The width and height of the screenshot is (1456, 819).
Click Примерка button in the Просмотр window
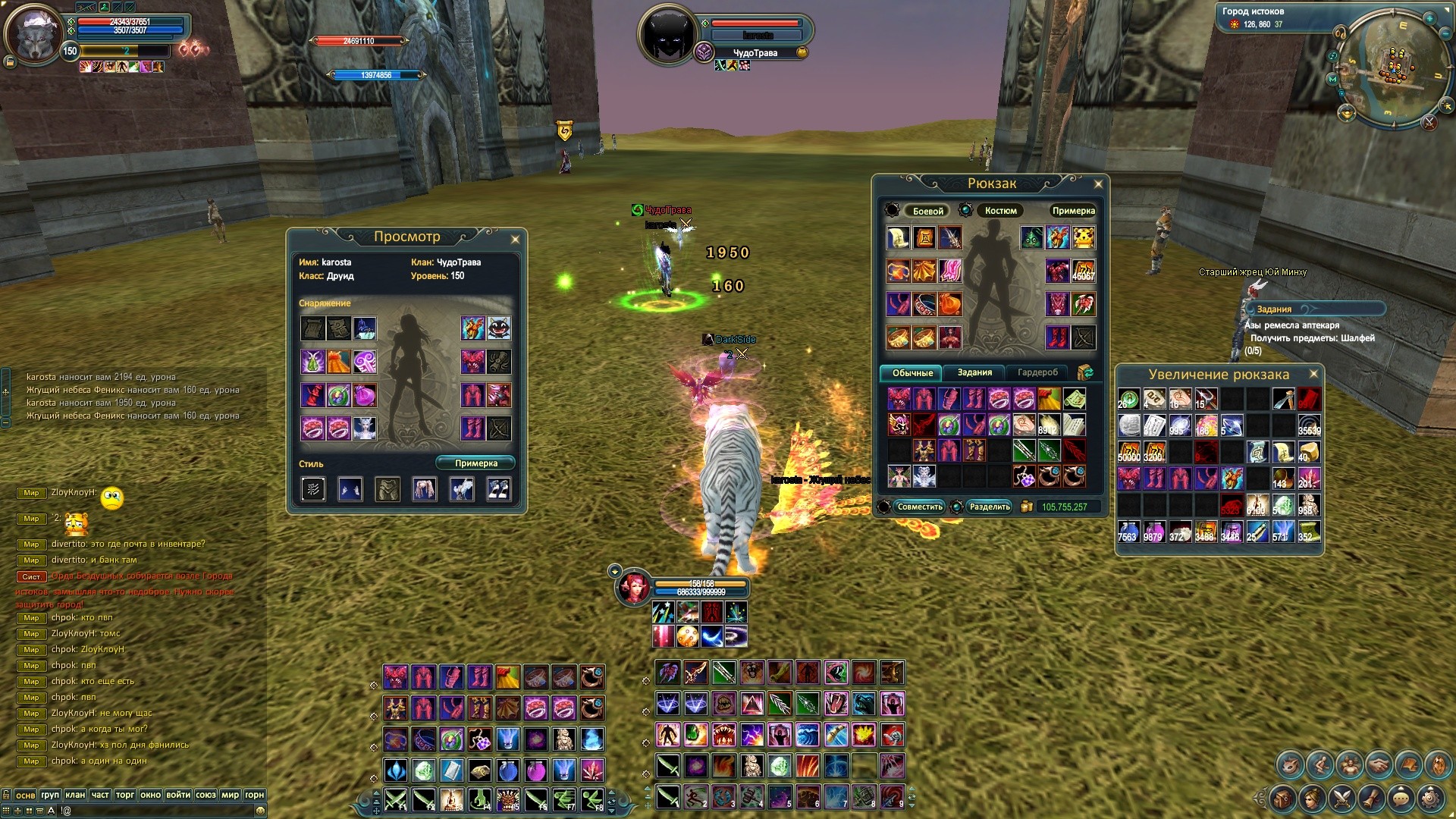(475, 463)
